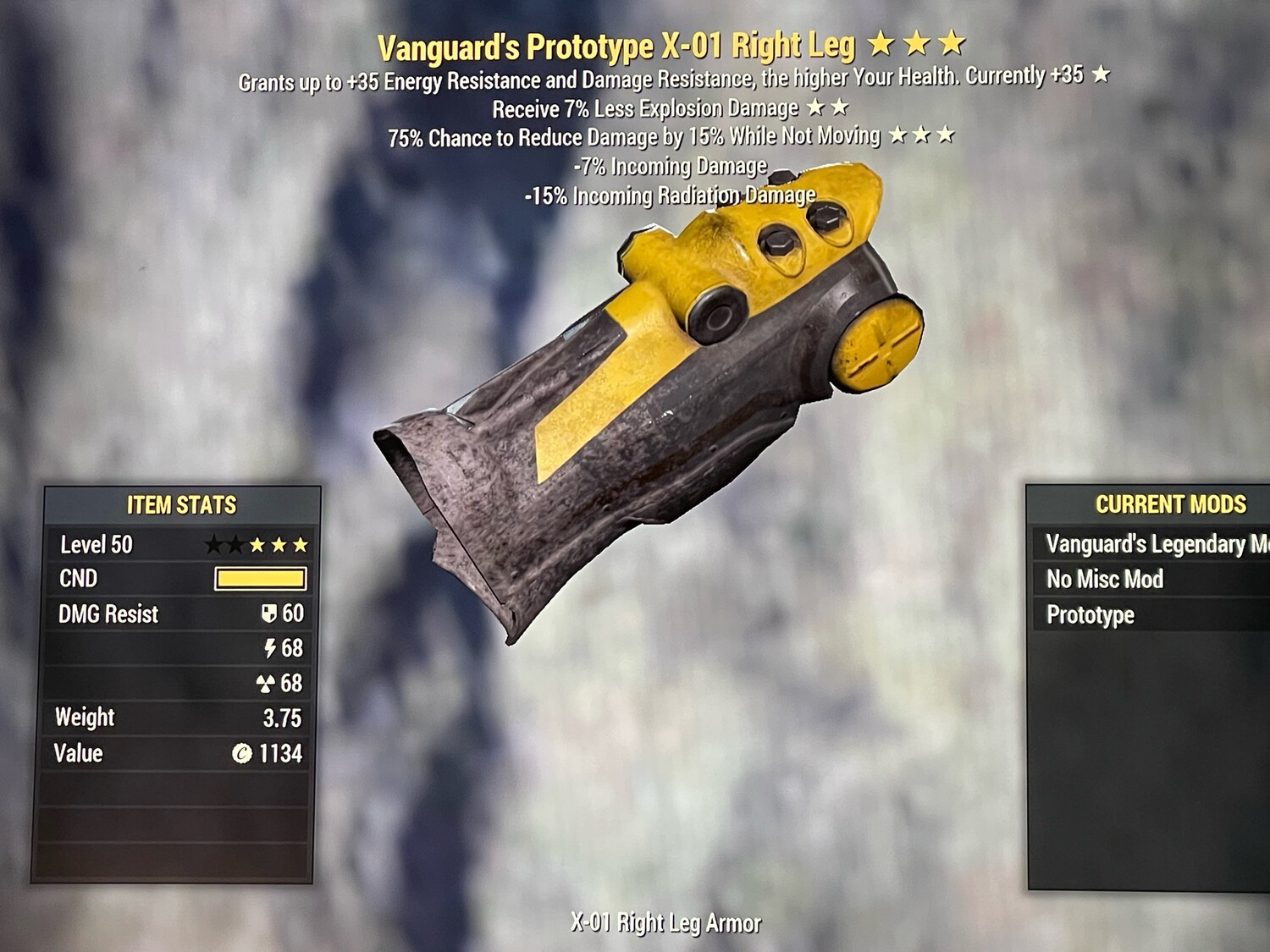
Task: Toggle the second star on Receive 7% Less Explosion Damage
Action: click(837, 107)
